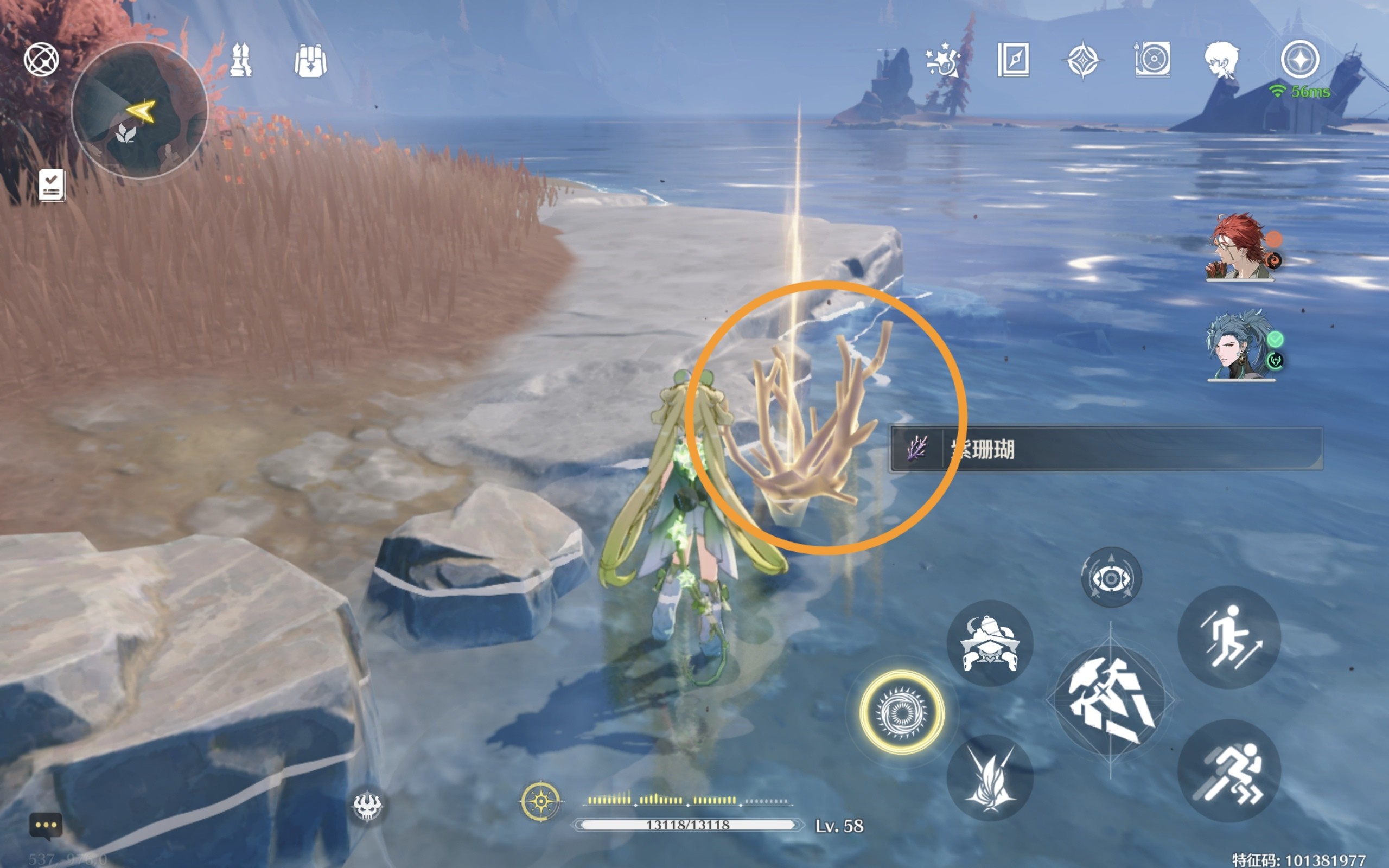Switch to the red-haired party character
Screen dimensions: 1389x868
1240,247
